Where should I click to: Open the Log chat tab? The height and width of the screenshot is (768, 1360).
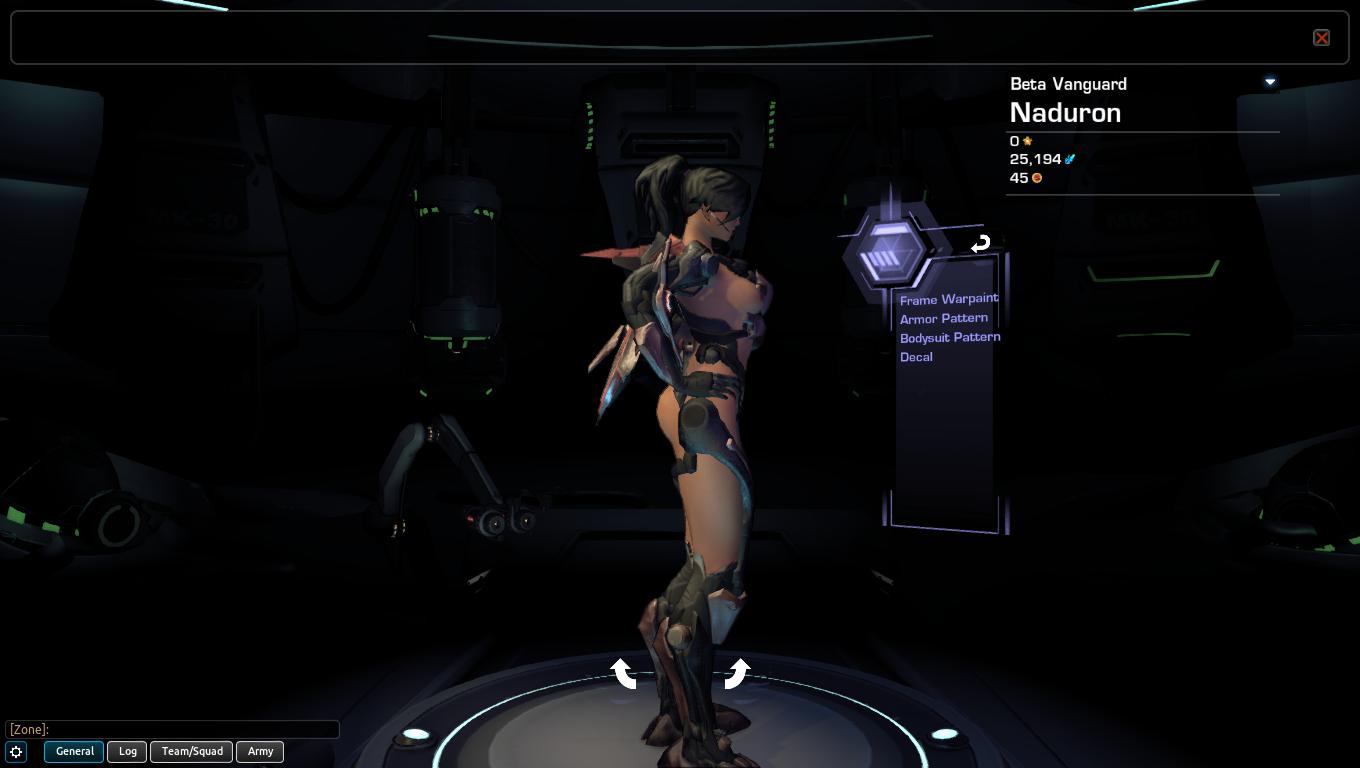tap(128, 751)
